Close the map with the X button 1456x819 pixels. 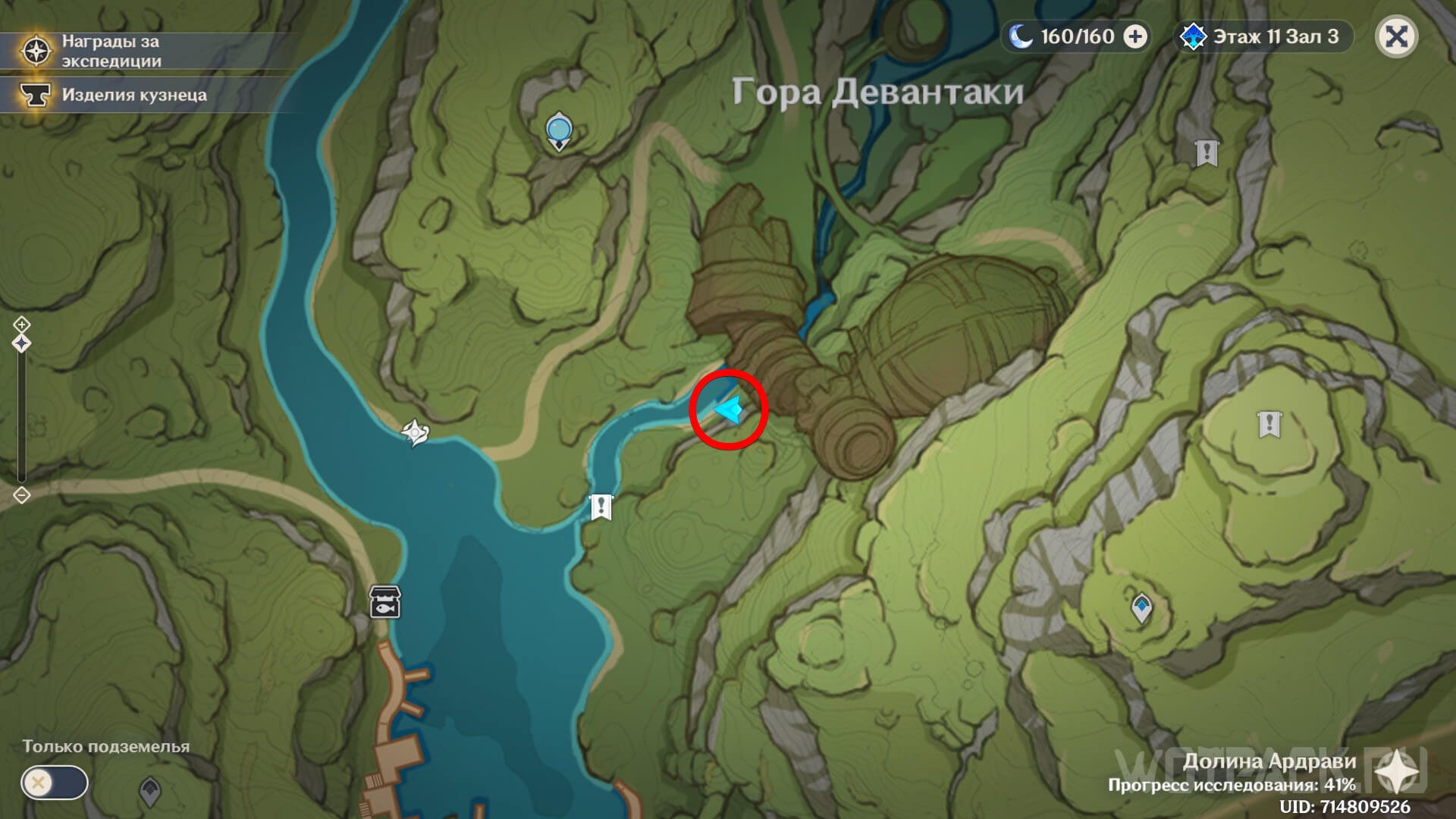[1396, 36]
